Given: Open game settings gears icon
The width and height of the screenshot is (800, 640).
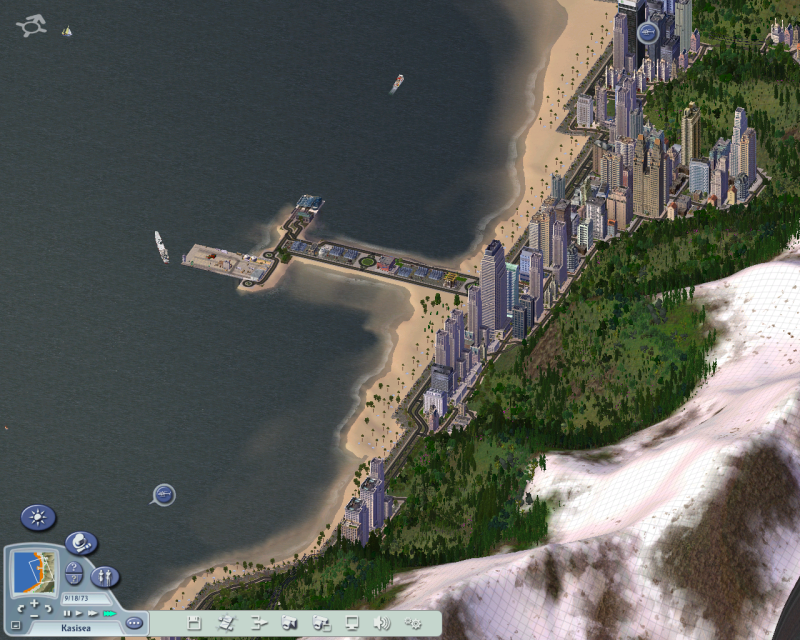Looking at the screenshot, I should click(413, 623).
